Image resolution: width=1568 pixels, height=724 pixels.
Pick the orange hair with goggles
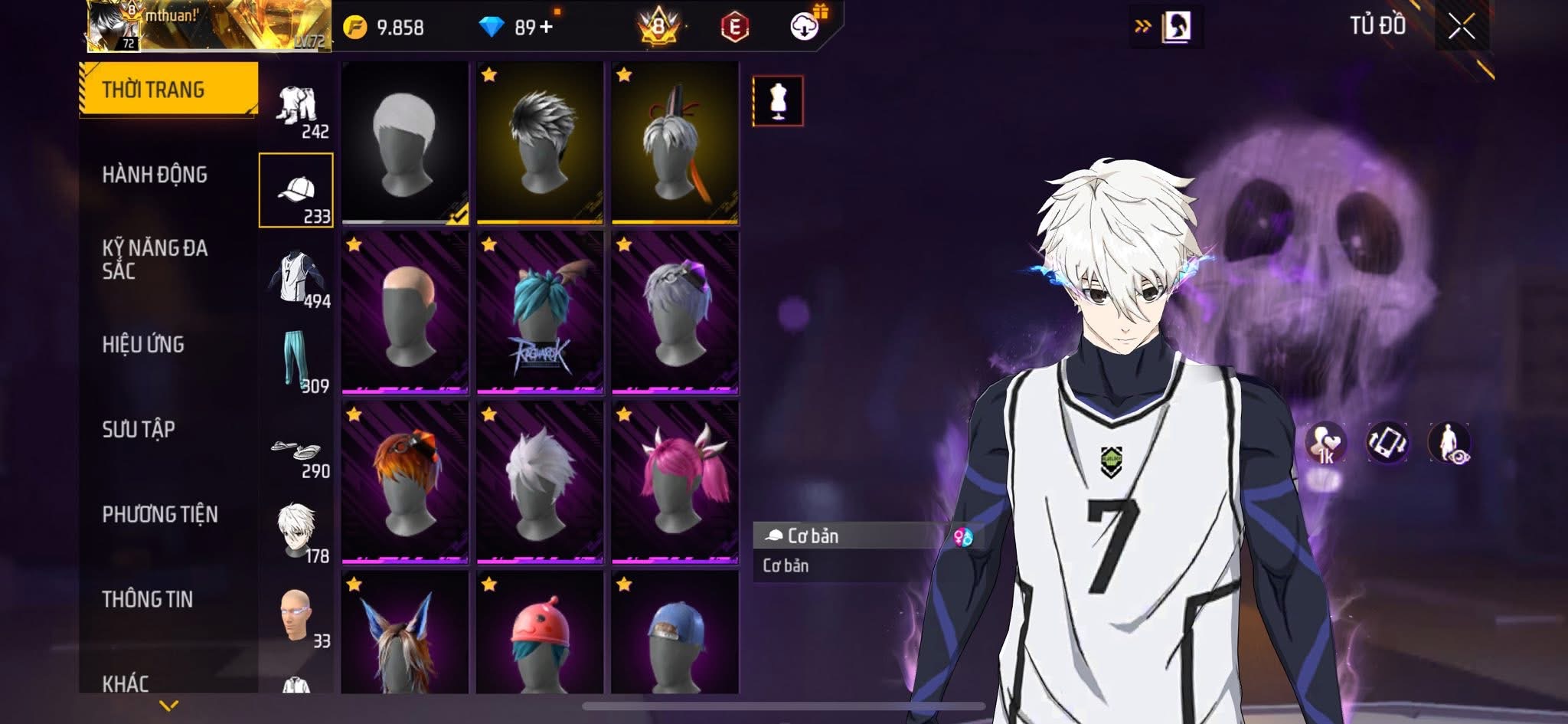coord(405,480)
